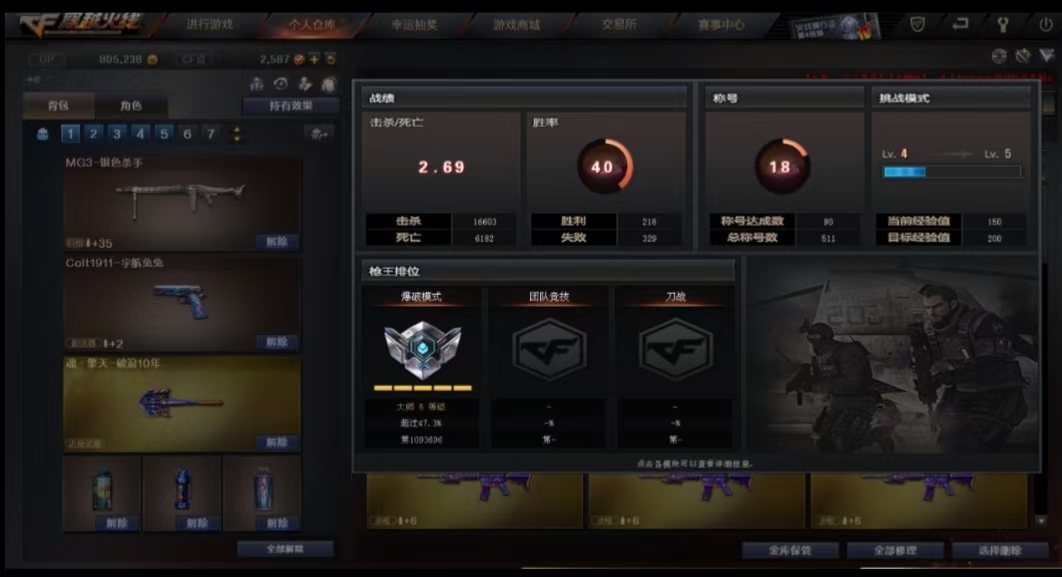The height and width of the screenshot is (577, 1062).
Task: Select bag number 2
Action: click(x=93, y=133)
